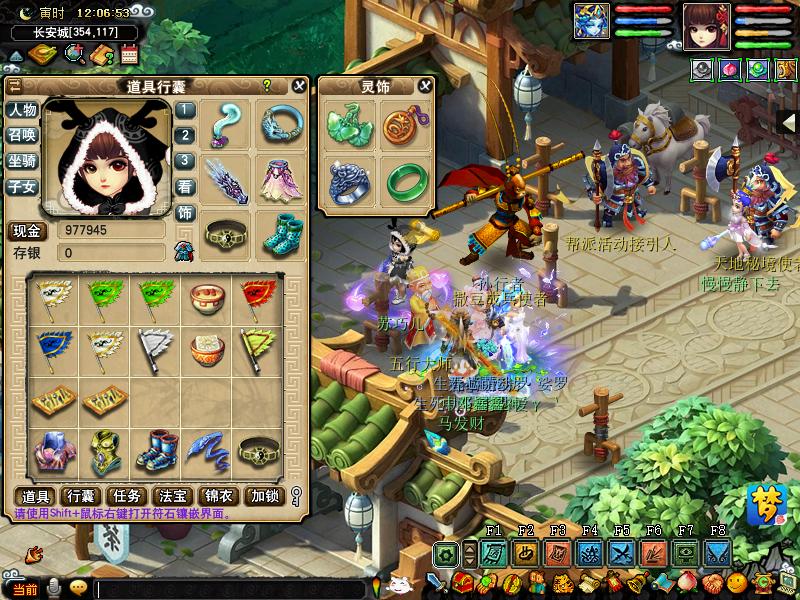Select the red flag in inventory

point(257,296)
